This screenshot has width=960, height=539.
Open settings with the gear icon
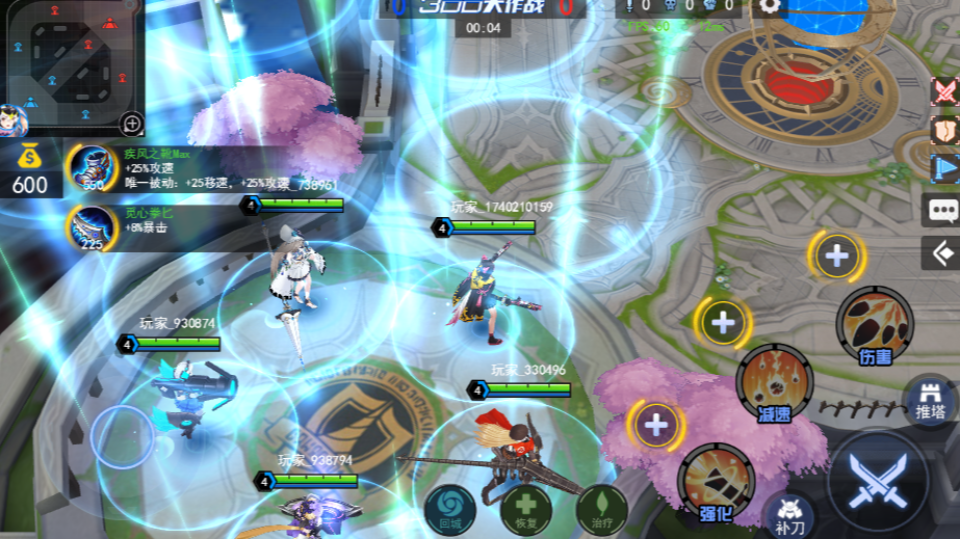click(768, 6)
